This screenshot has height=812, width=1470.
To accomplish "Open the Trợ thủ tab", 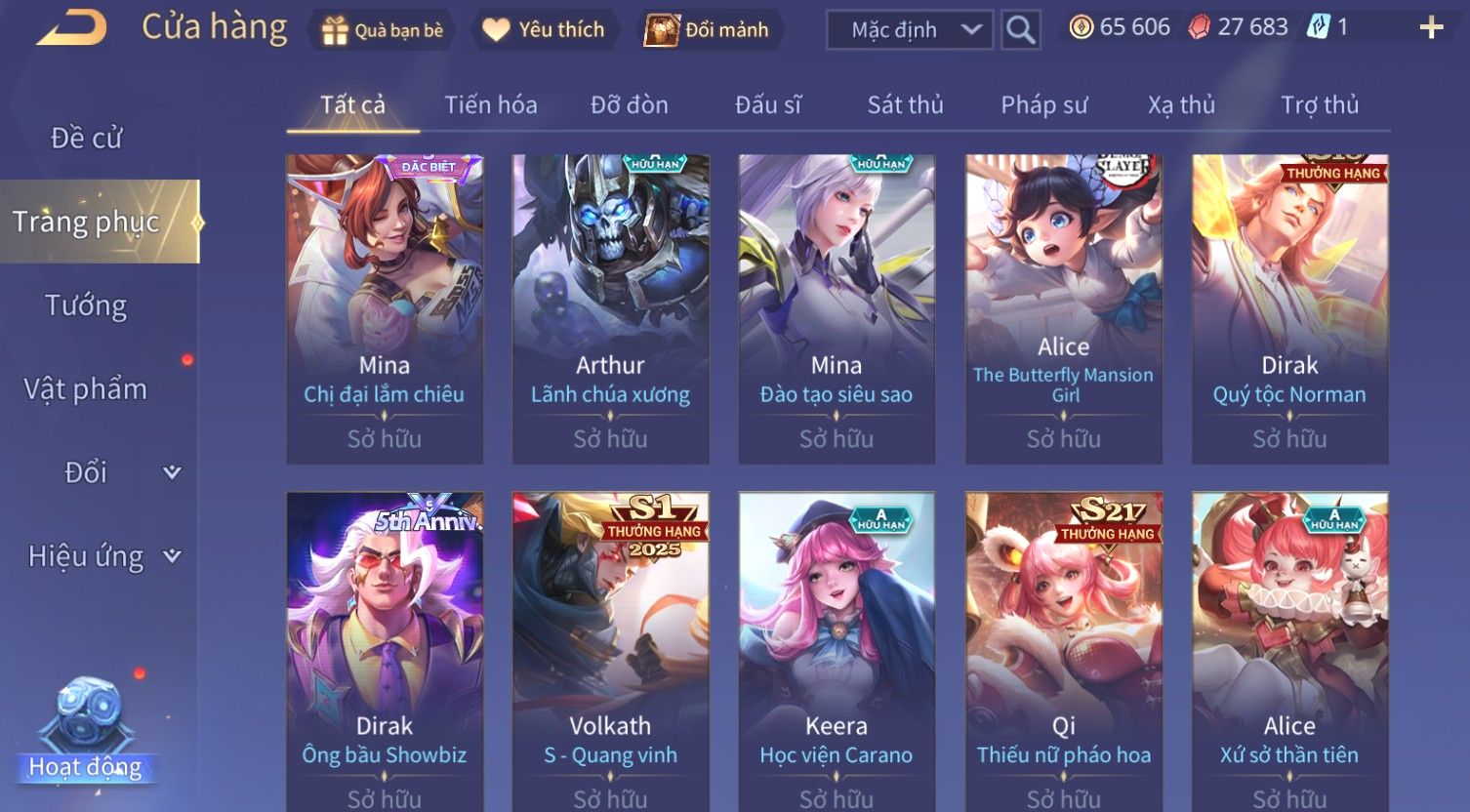I will click(x=1320, y=105).
